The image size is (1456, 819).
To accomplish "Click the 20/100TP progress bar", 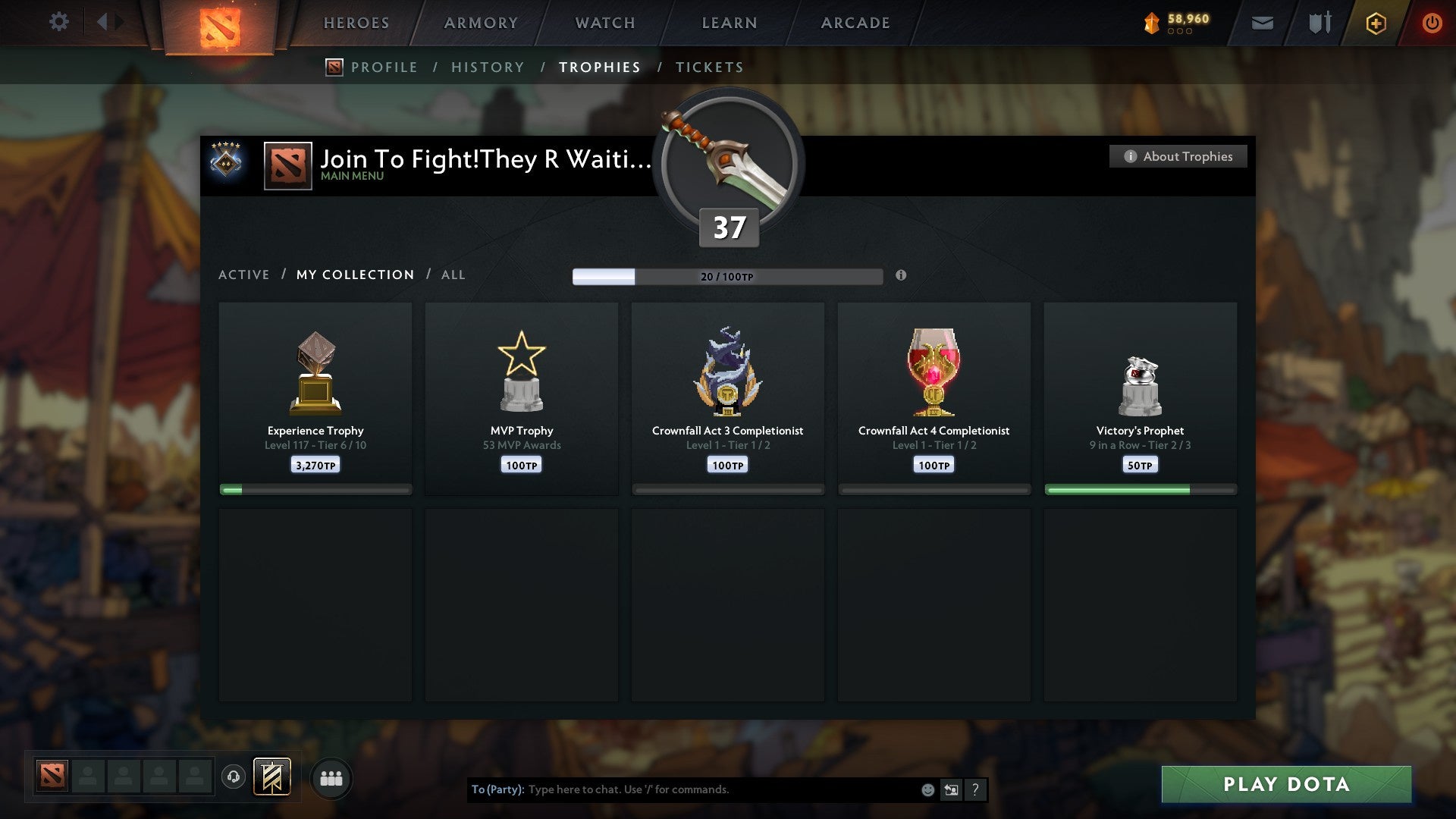I will click(x=728, y=276).
